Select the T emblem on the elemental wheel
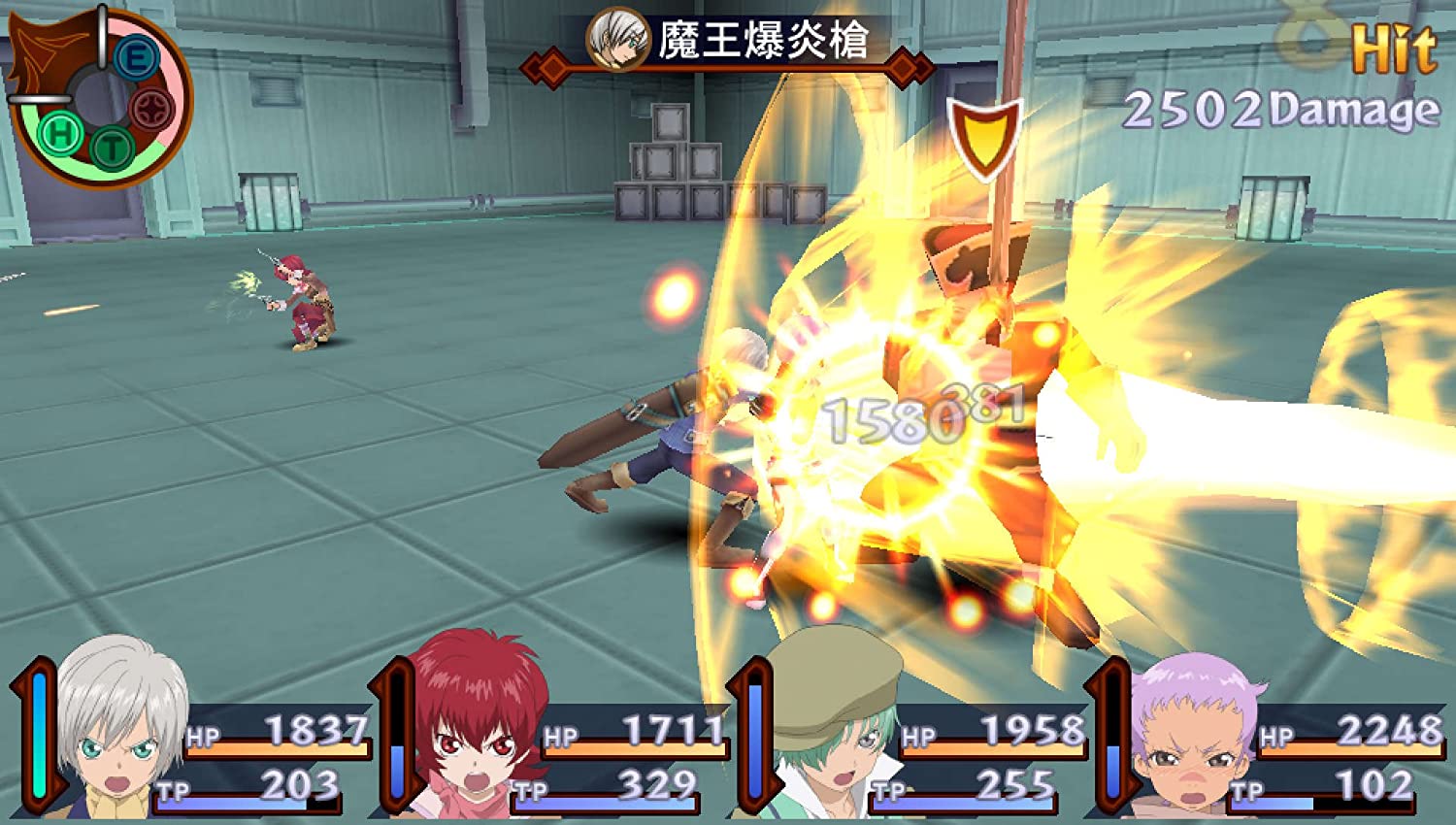This screenshot has height=825, width=1456. pyautogui.click(x=111, y=148)
